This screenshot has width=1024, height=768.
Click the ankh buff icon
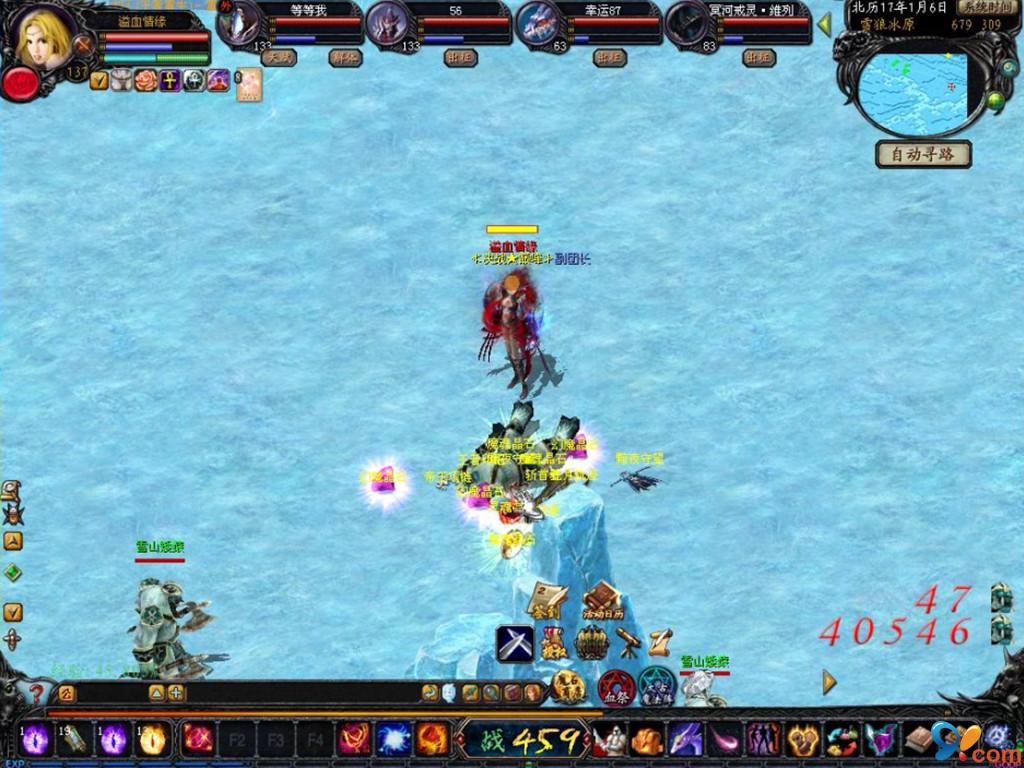click(170, 81)
